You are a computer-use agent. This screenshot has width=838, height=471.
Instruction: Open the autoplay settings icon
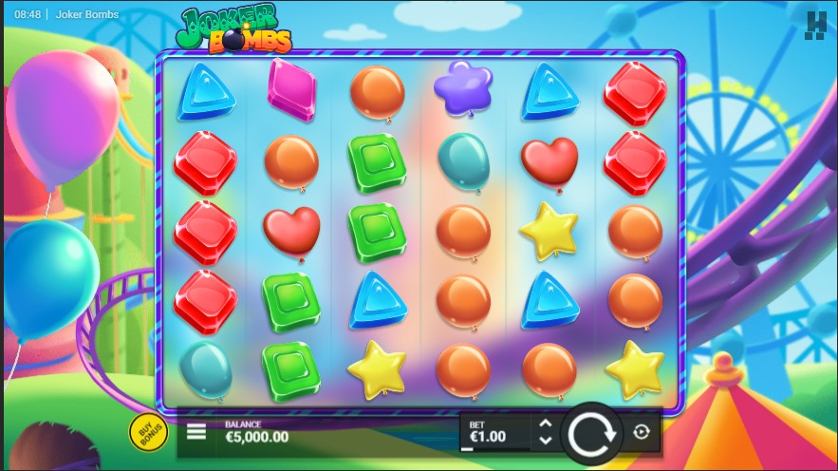641,432
